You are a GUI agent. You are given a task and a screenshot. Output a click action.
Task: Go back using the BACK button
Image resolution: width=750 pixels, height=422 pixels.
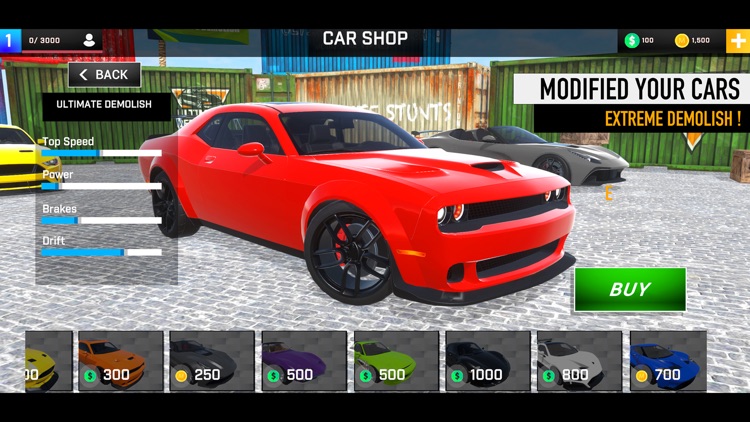104,75
